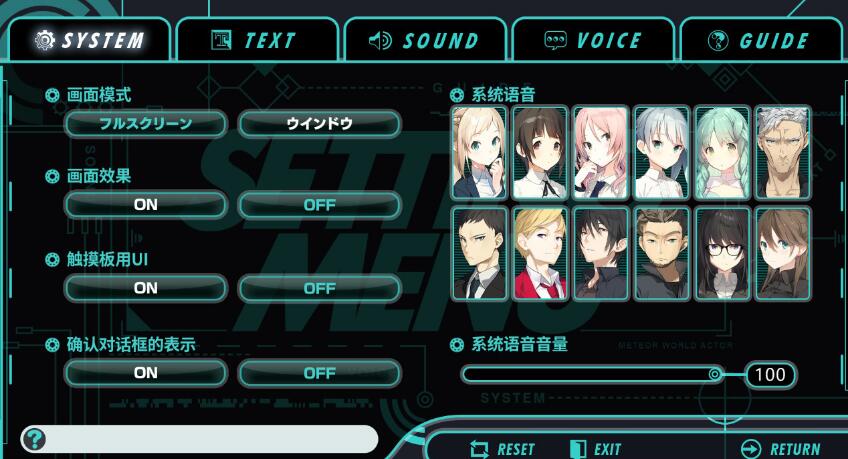This screenshot has width=848, height=459.
Task: Disable 触摸板用UI with OFF
Action: [319, 288]
